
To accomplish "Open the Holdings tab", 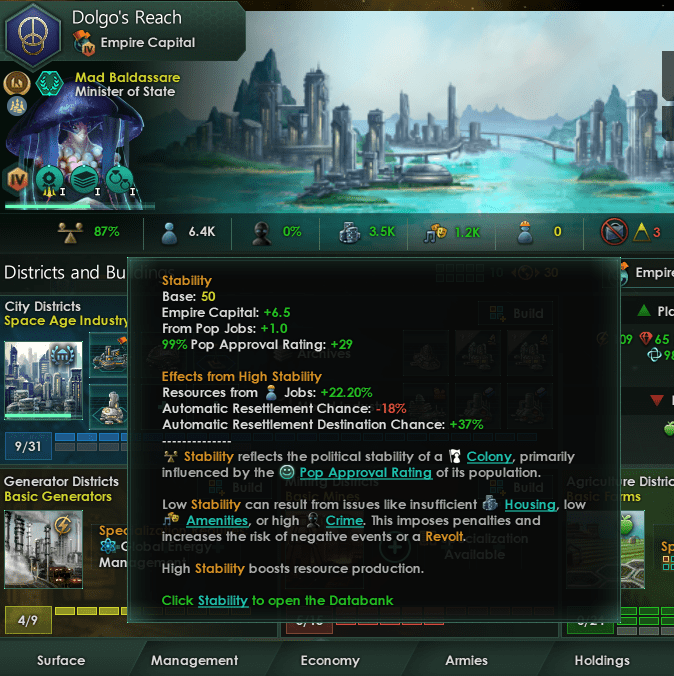I will [x=602, y=660].
